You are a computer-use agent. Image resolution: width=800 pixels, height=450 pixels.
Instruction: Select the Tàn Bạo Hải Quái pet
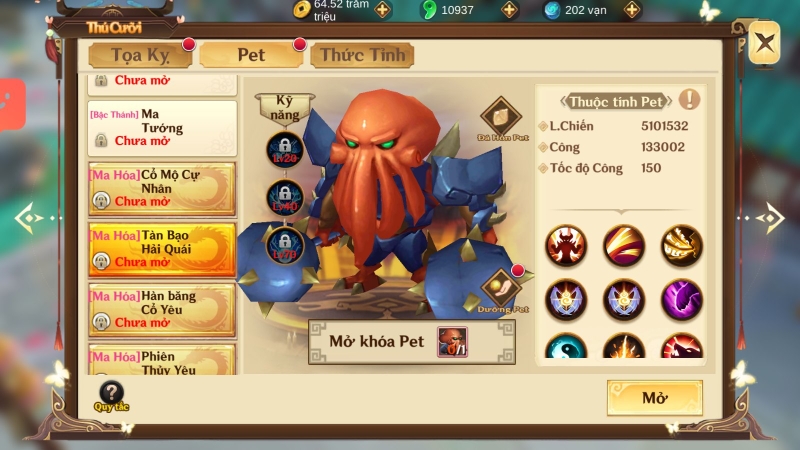pos(162,249)
